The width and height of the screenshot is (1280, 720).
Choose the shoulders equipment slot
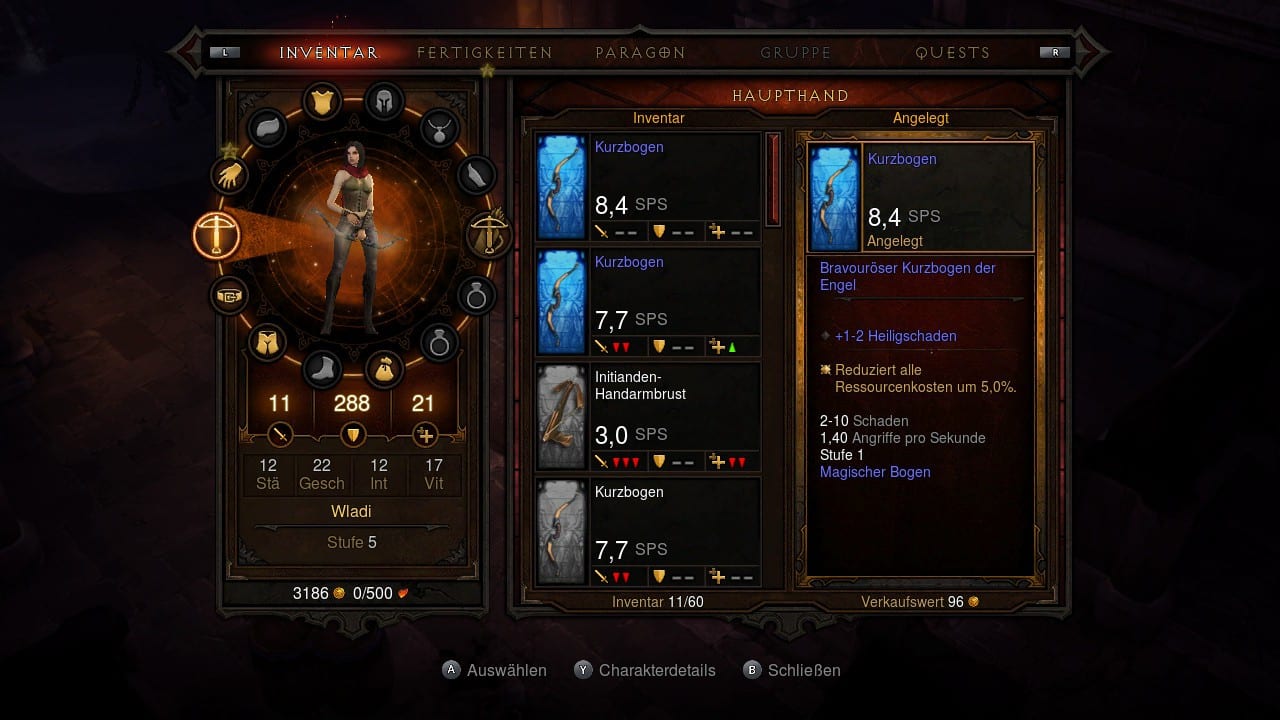[267, 128]
